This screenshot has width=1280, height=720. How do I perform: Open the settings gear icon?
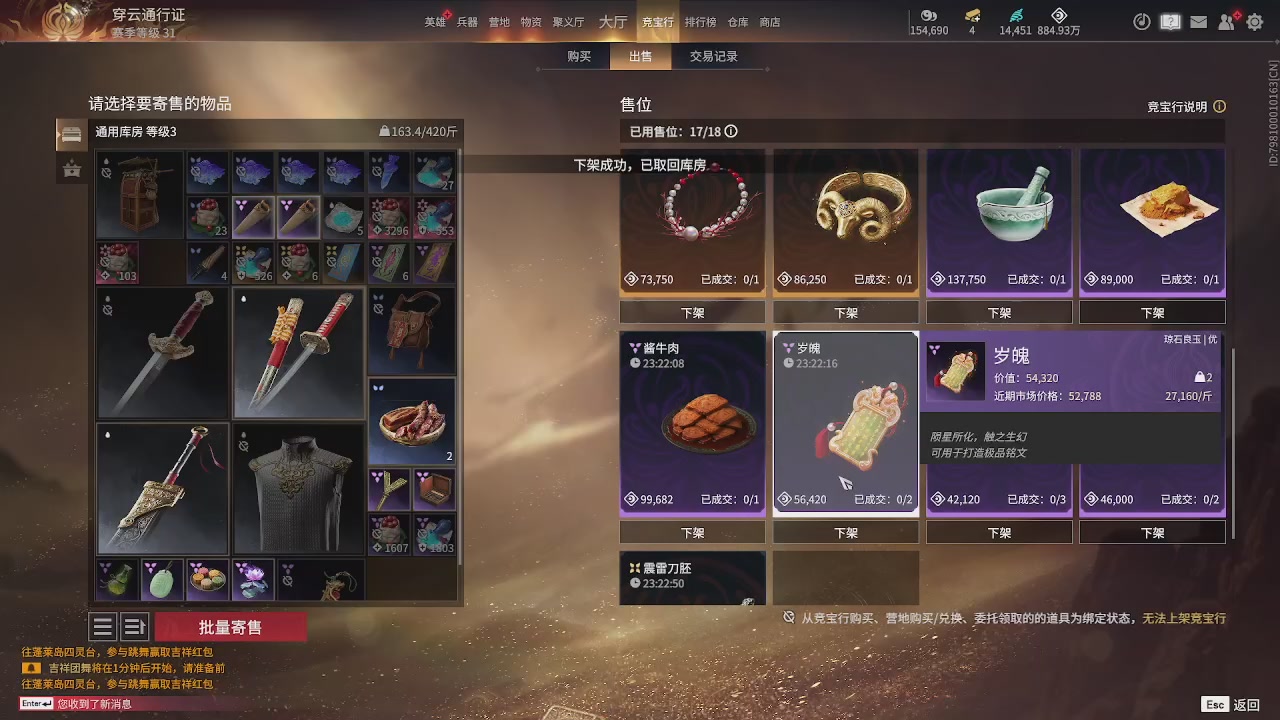(1254, 21)
